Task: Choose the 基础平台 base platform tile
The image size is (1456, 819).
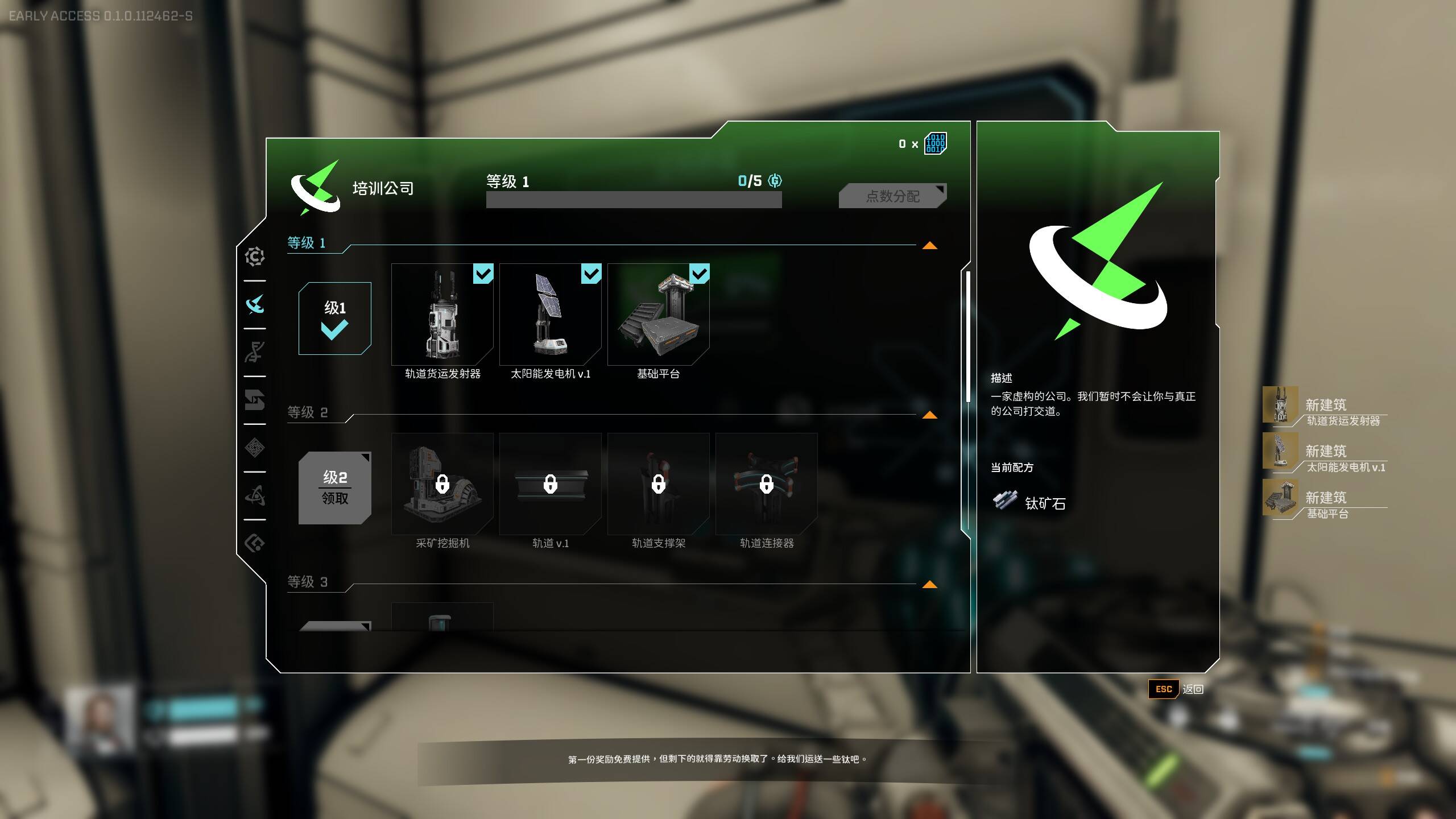Action: 658,315
